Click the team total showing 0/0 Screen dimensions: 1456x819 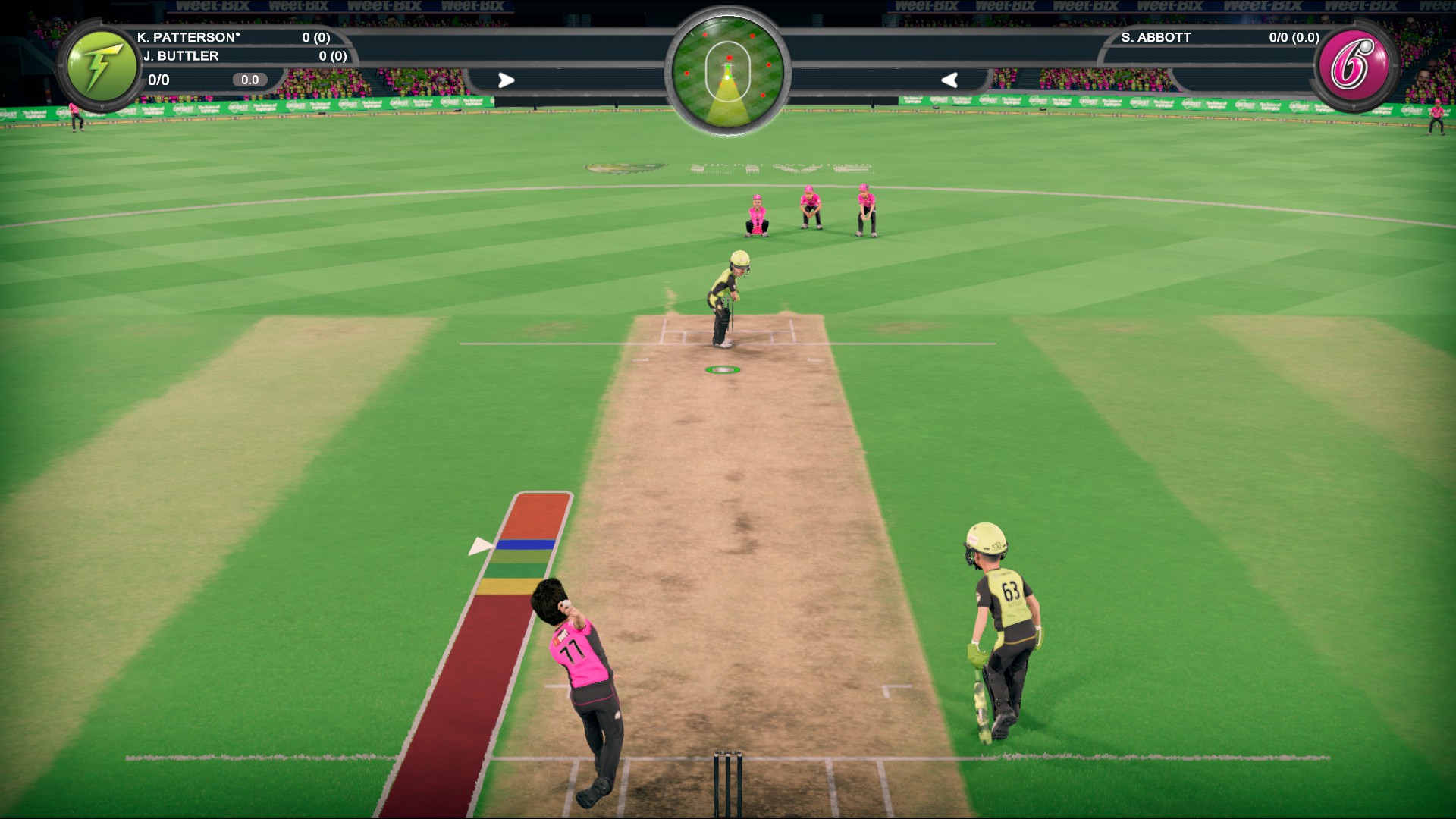(158, 78)
